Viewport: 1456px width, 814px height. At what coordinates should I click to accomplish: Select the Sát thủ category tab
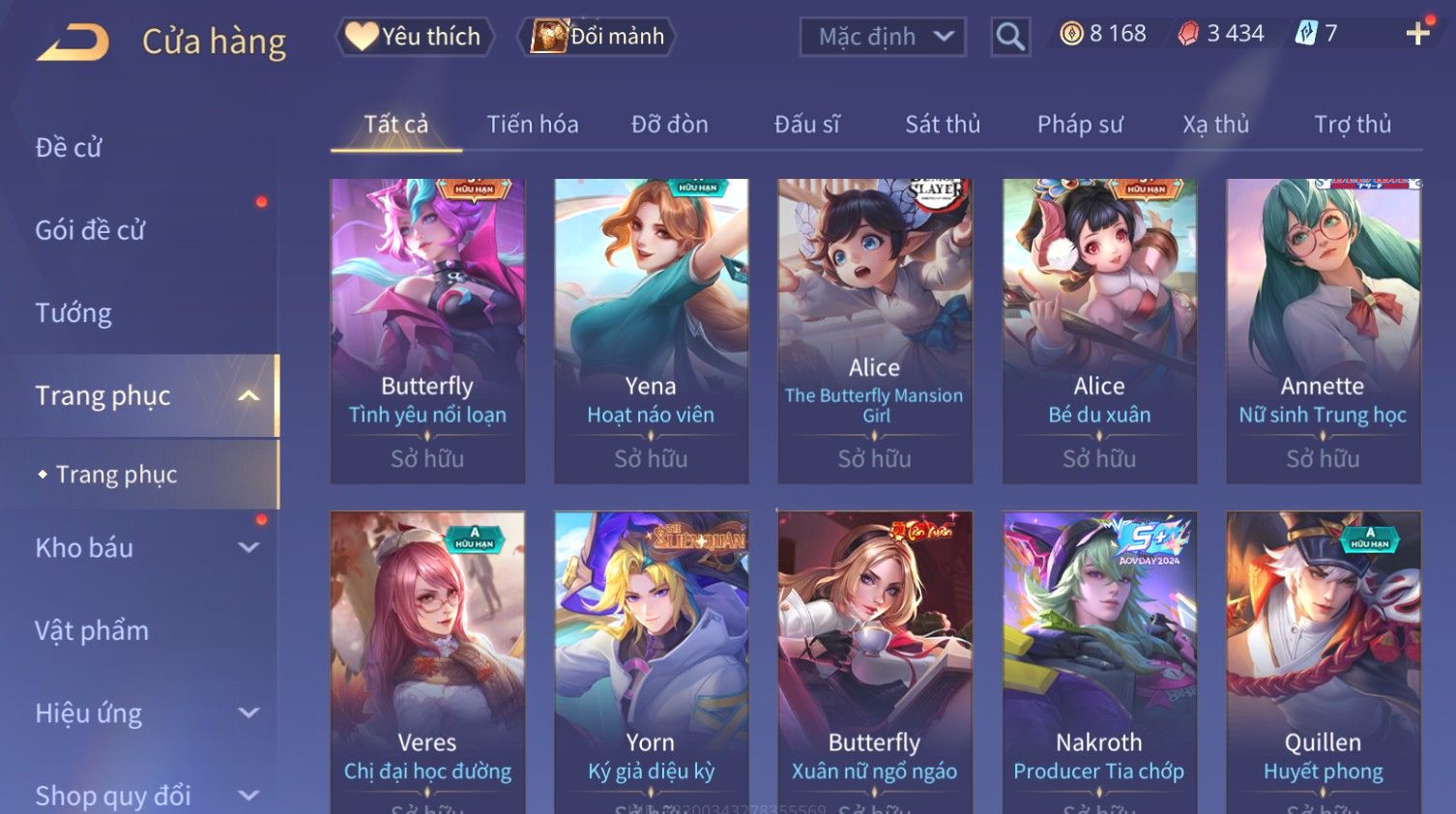(x=943, y=125)
